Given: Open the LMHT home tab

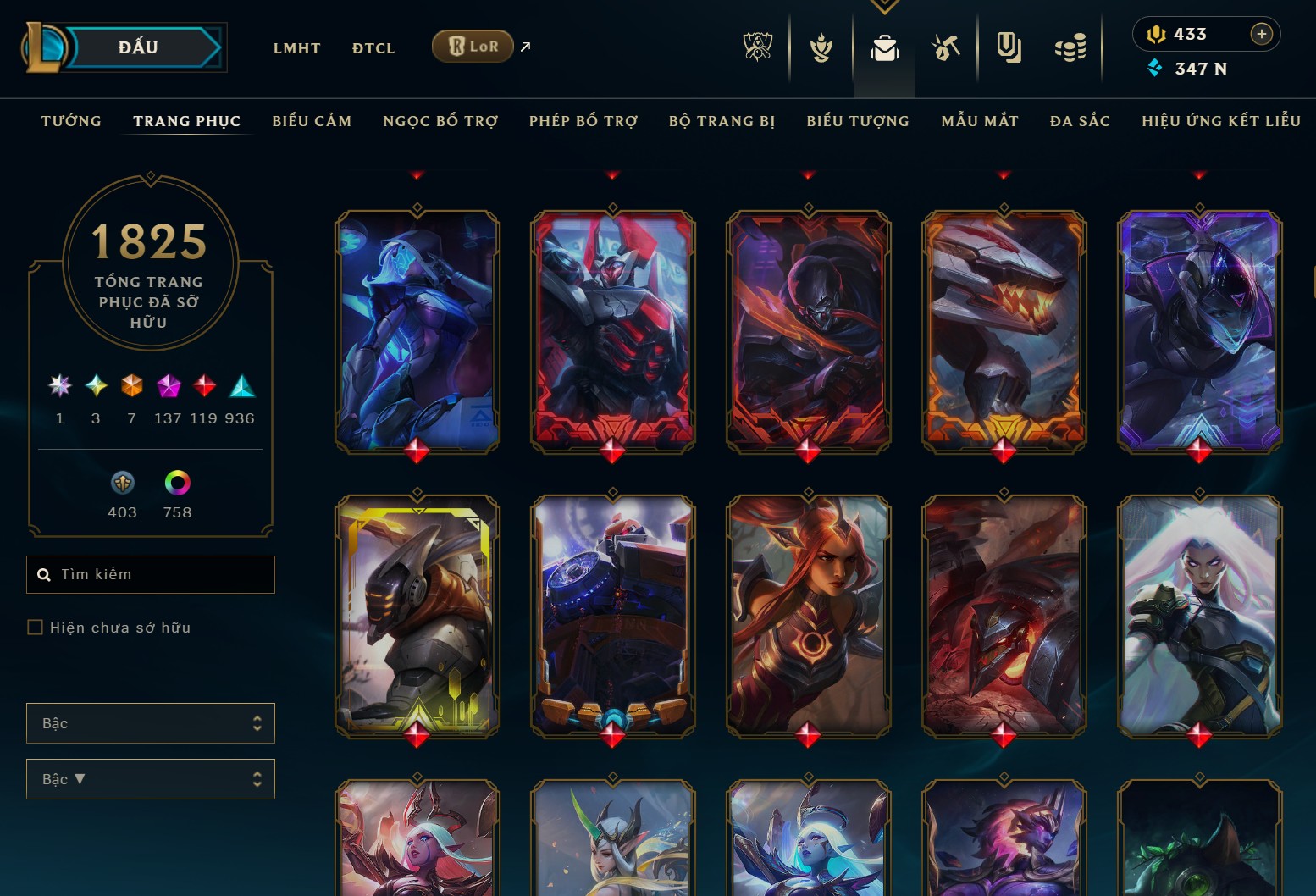Looking at the screenshot, I should click(x=296, y=48).
